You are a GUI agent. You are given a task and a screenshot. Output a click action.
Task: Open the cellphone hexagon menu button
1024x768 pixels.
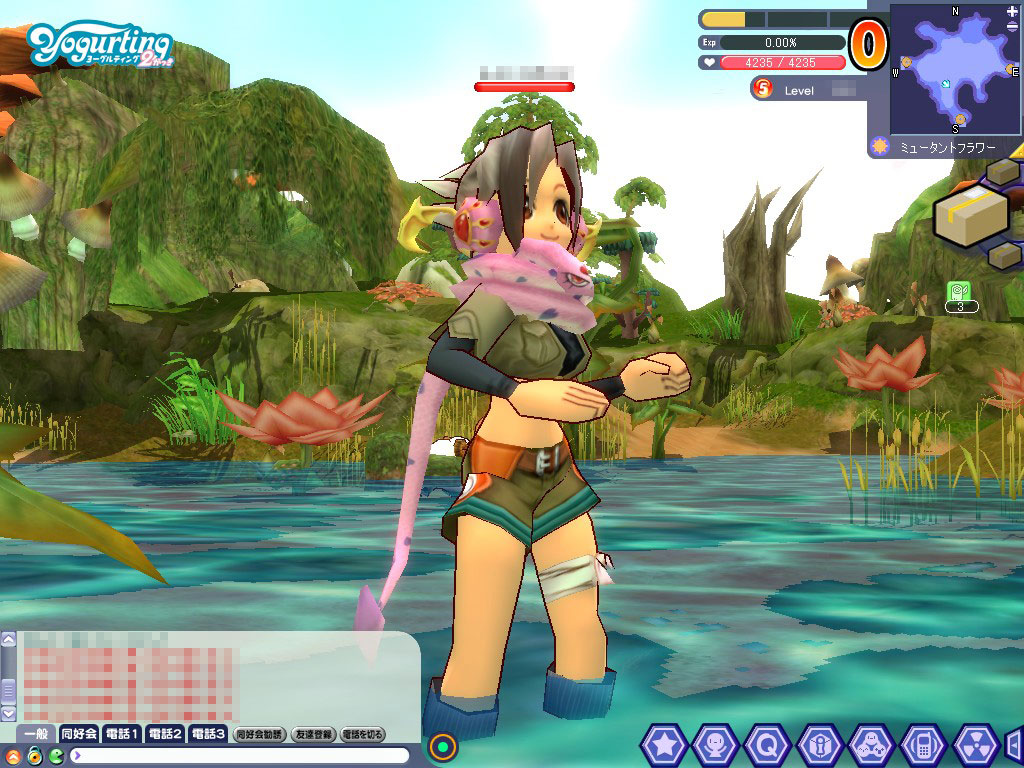[x=923, y=745]
